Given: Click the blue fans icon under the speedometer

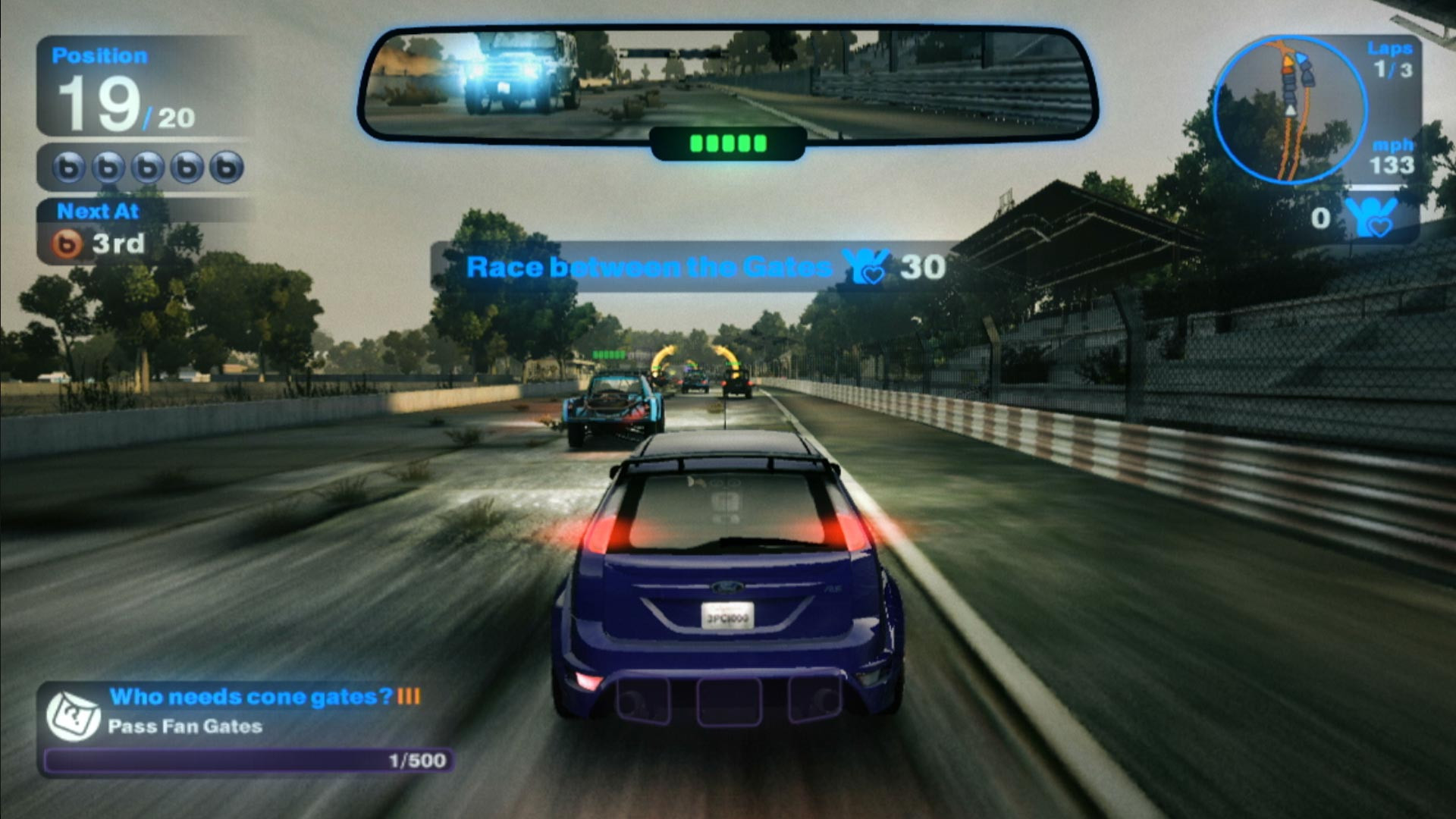Looking at the screenshot, I should pyautogui.click(x=1371, y=218).
